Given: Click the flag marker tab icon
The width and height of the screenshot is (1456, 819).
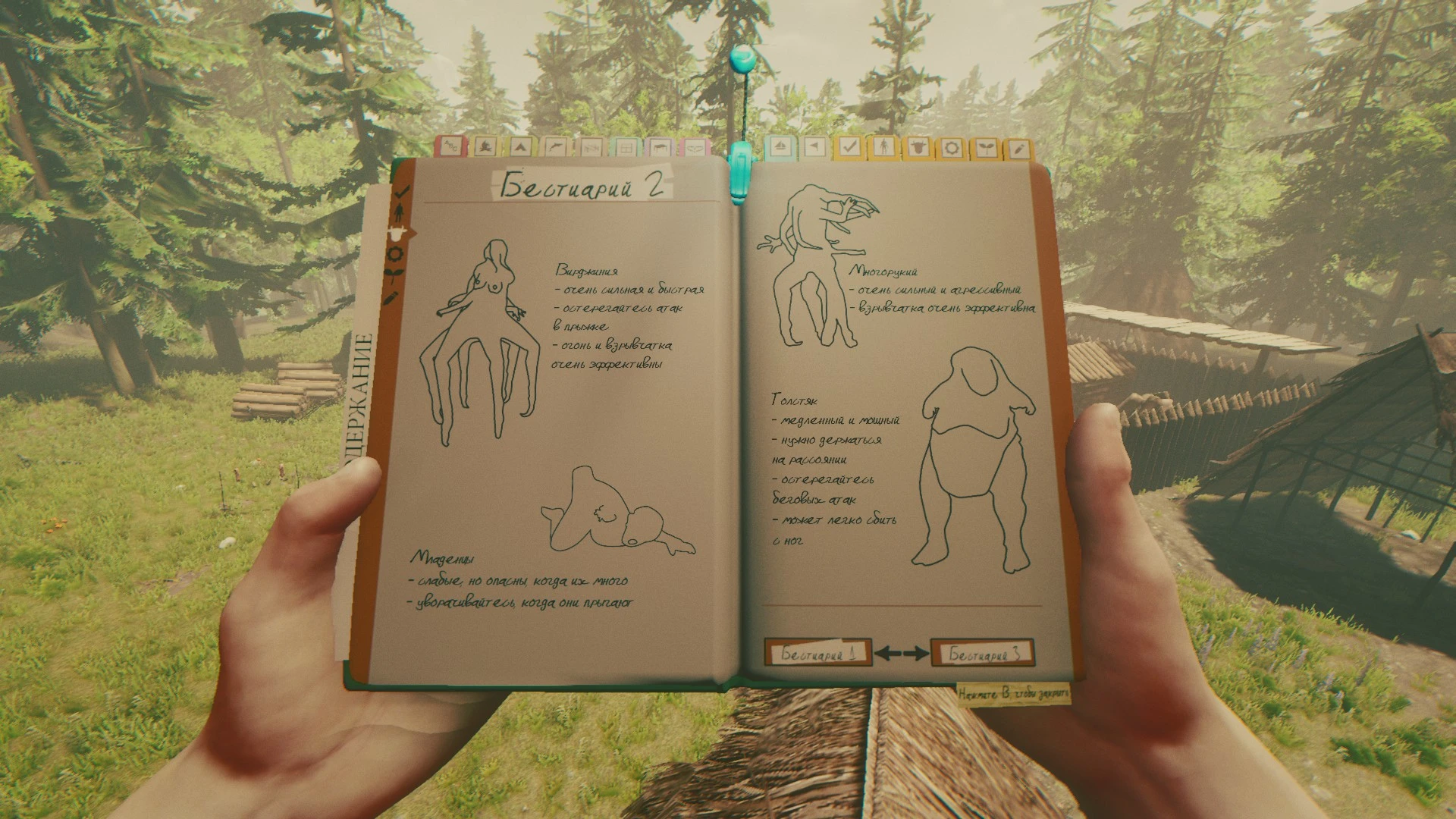Looking at the screenshot, I should 814,148.
